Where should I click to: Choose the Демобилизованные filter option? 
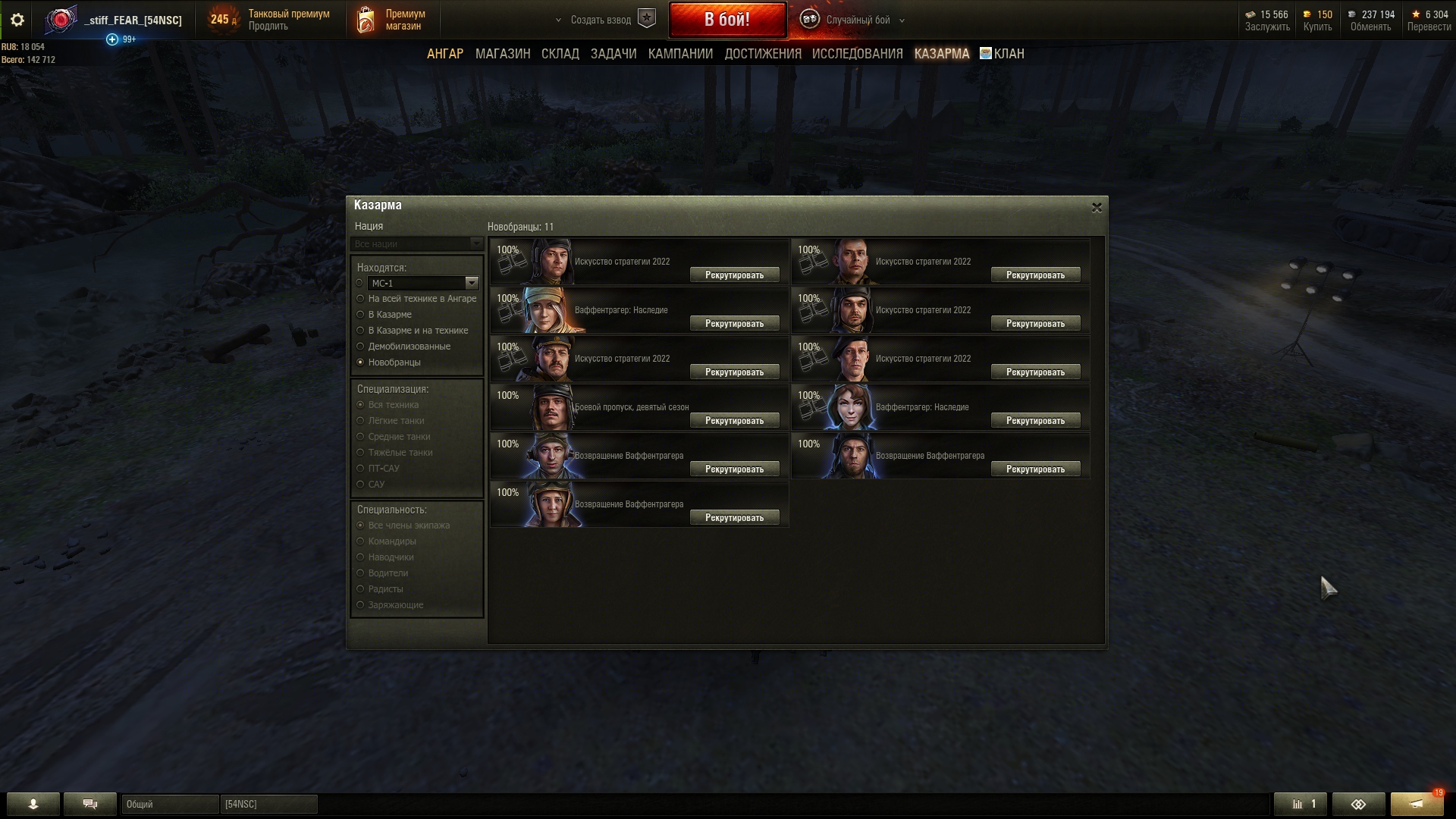tap(361, 347)
